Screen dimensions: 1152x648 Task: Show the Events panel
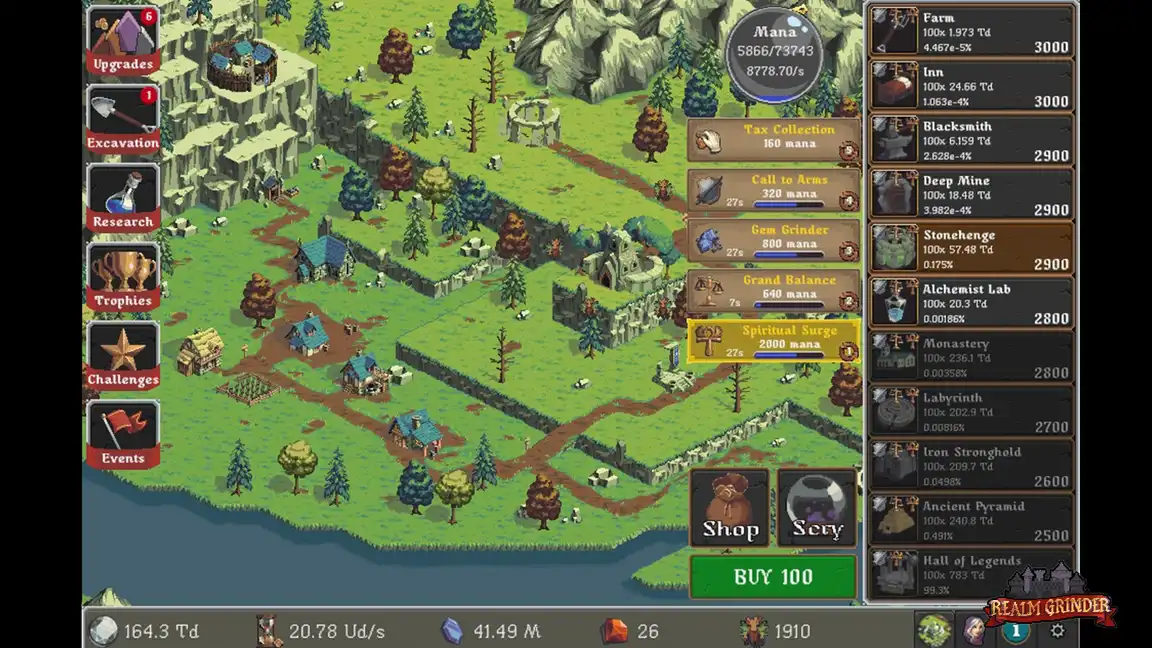point(123,436)
